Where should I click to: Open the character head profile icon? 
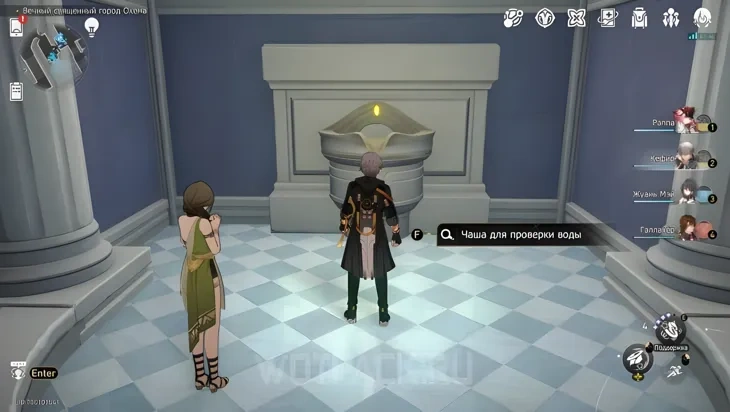(x=703, y=18)
